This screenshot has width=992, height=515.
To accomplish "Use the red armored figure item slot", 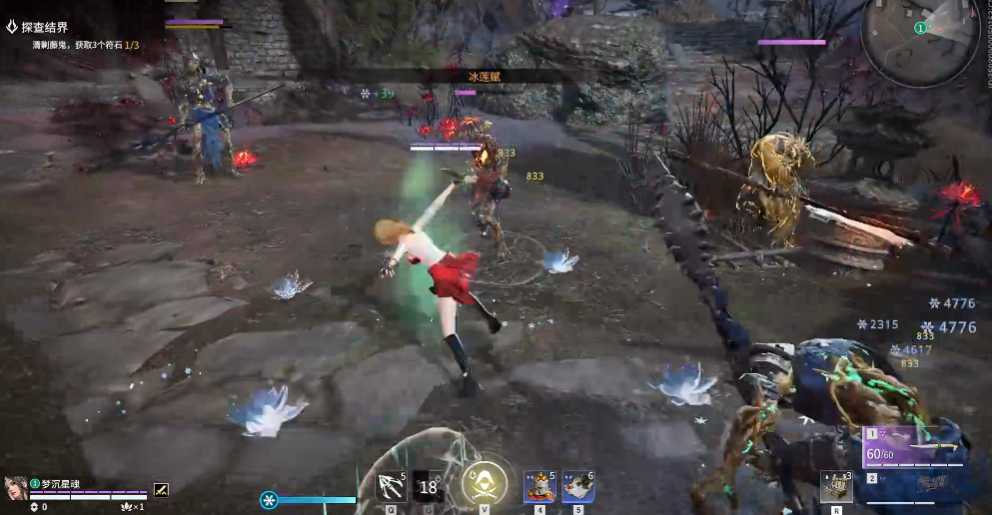I will pos(540,486).
